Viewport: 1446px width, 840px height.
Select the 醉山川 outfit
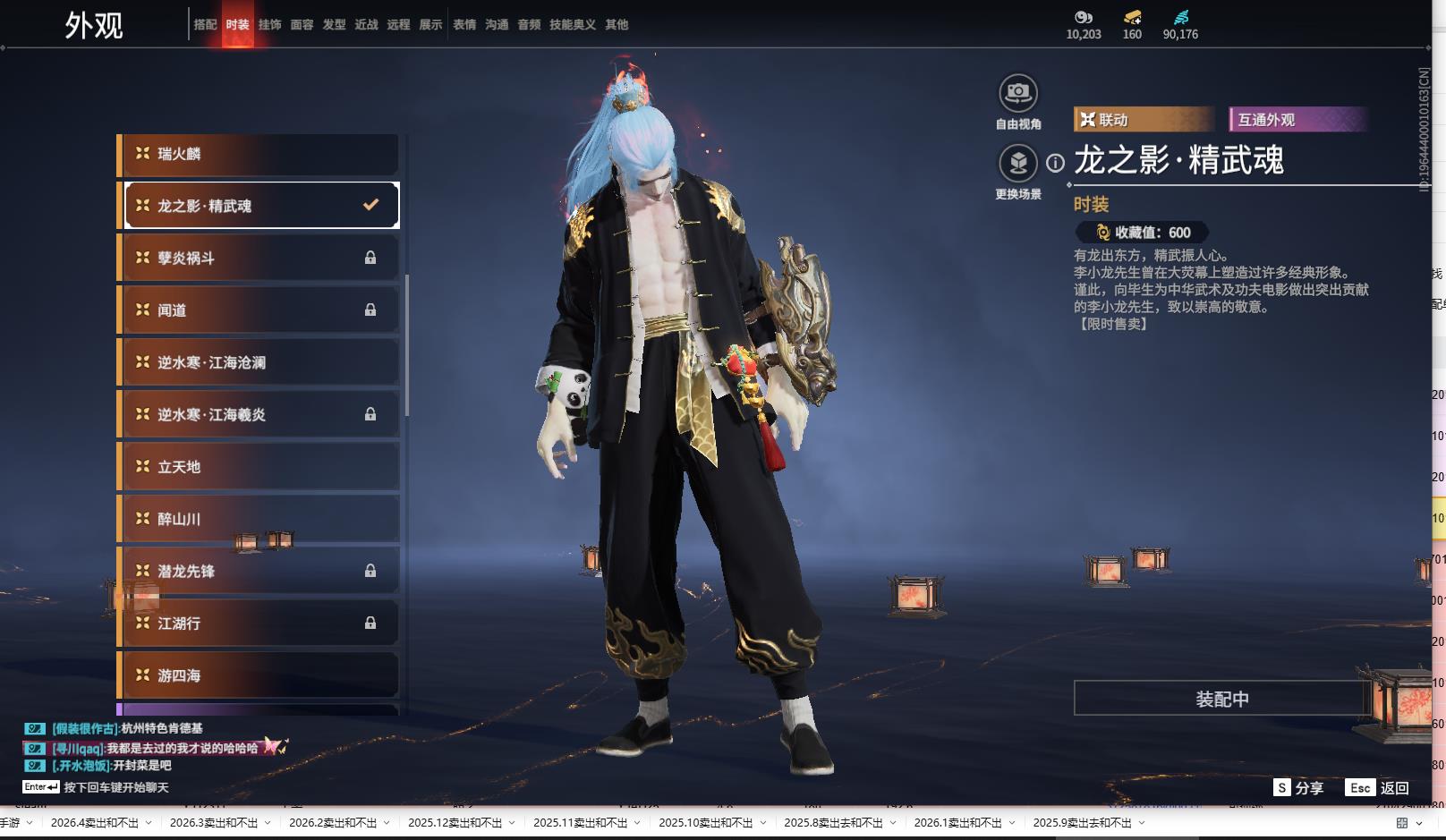point(259,519)
